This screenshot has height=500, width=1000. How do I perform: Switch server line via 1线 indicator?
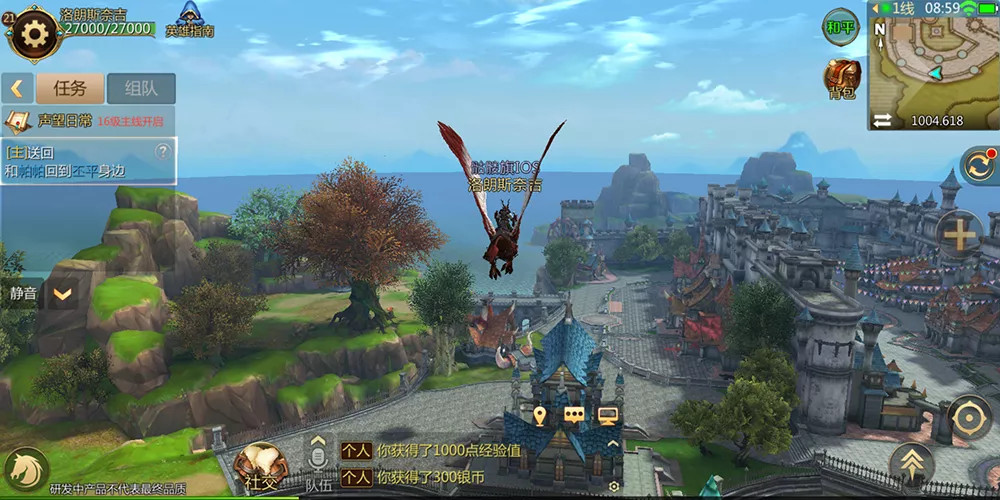tap(897, 8)
